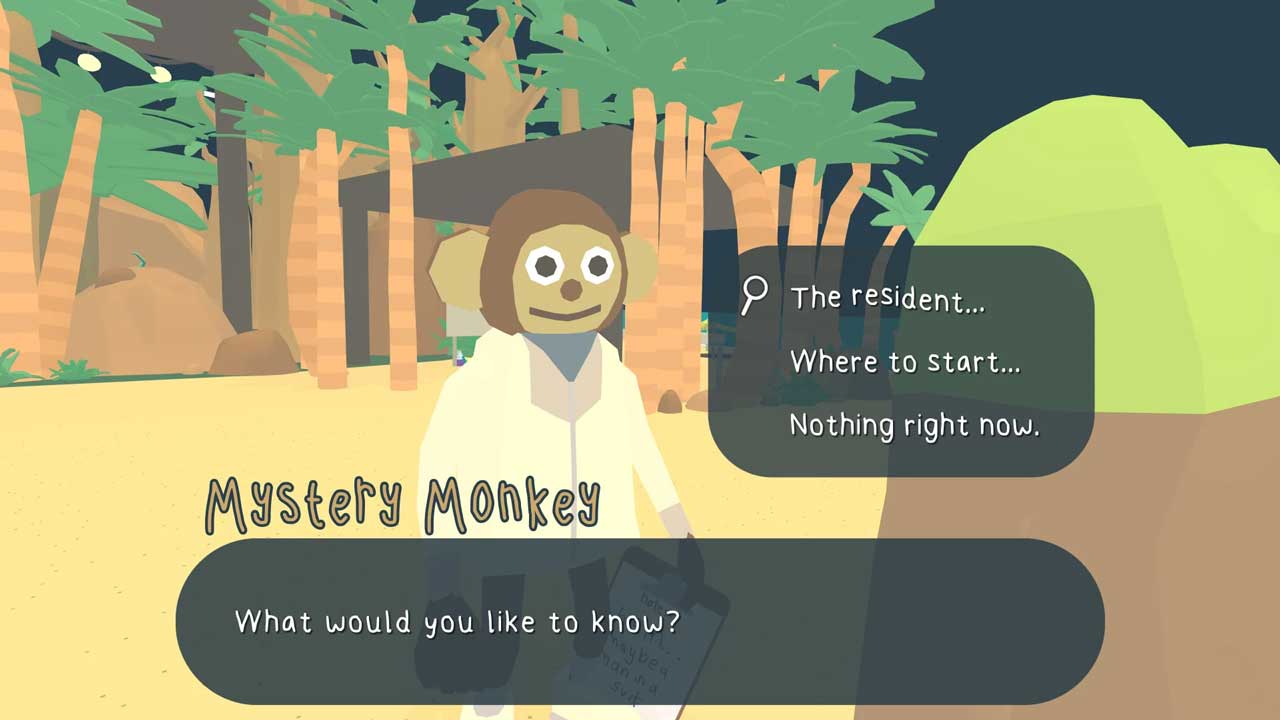Pick "Nothing right now." to end conversation
1280x720 pixels.
pos(914,425)
